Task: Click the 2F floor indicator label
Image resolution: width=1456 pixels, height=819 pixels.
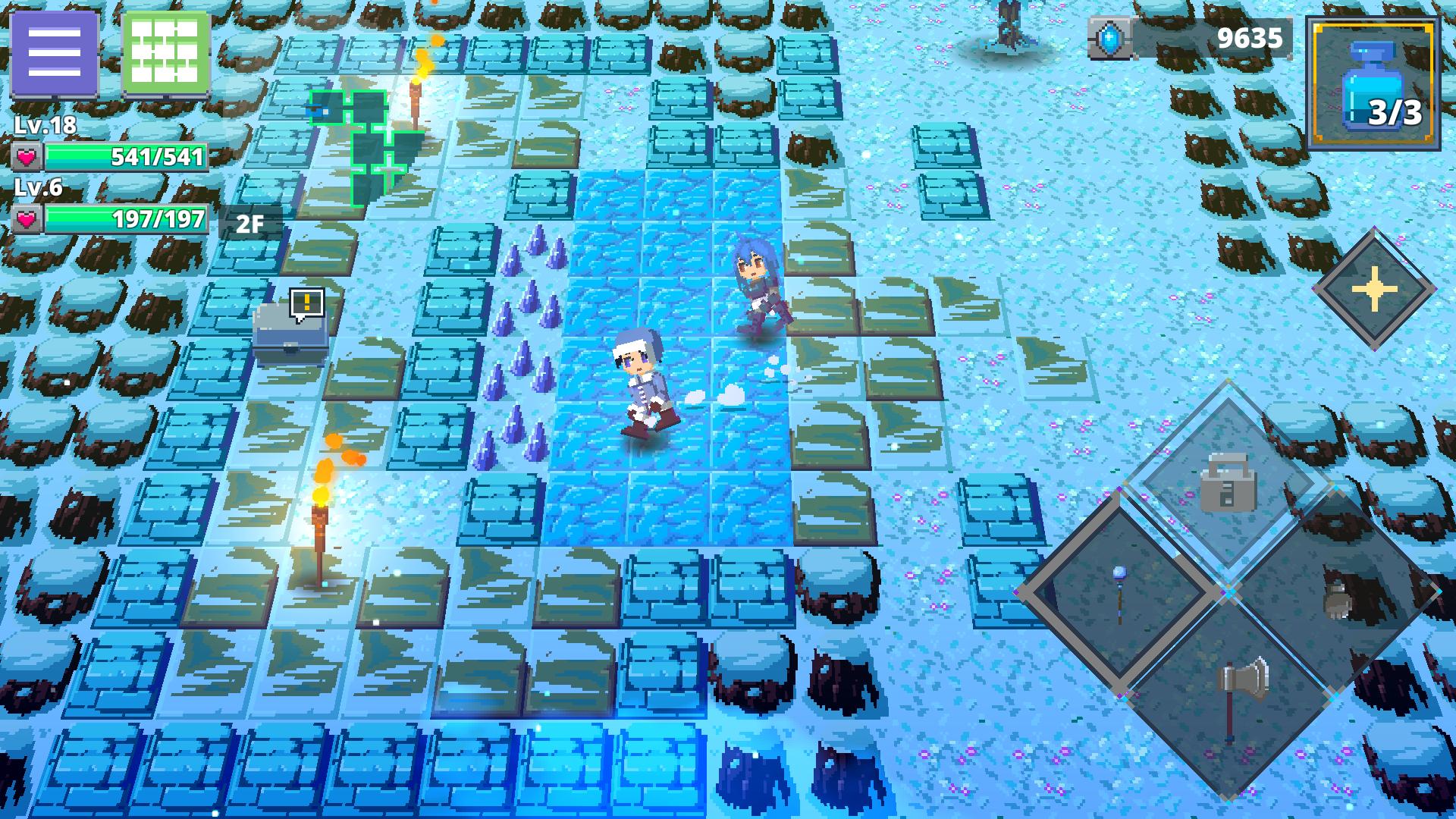Action: (248, 223)
